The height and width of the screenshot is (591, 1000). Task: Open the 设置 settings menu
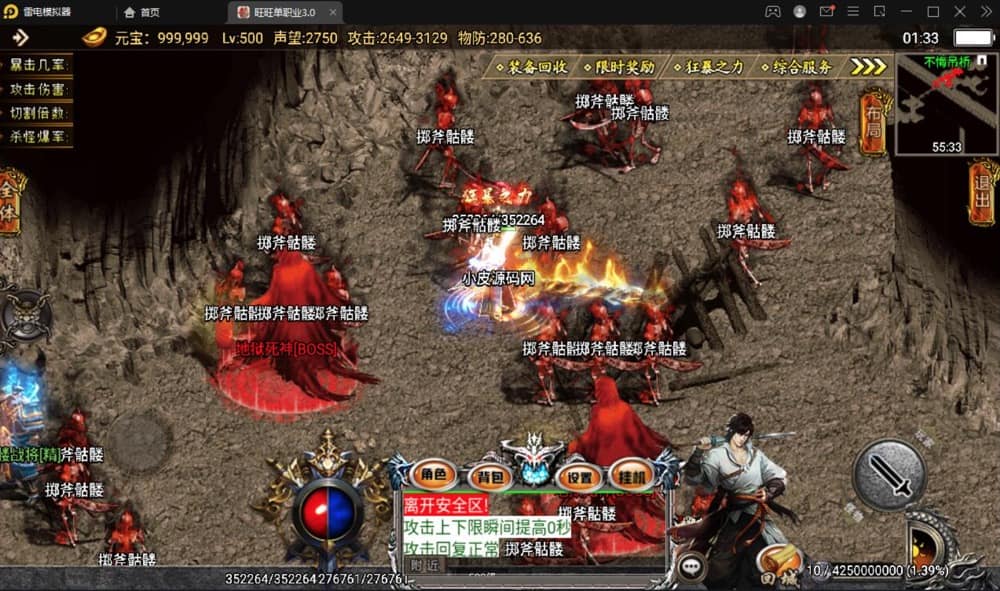click(x=579, y=476)
